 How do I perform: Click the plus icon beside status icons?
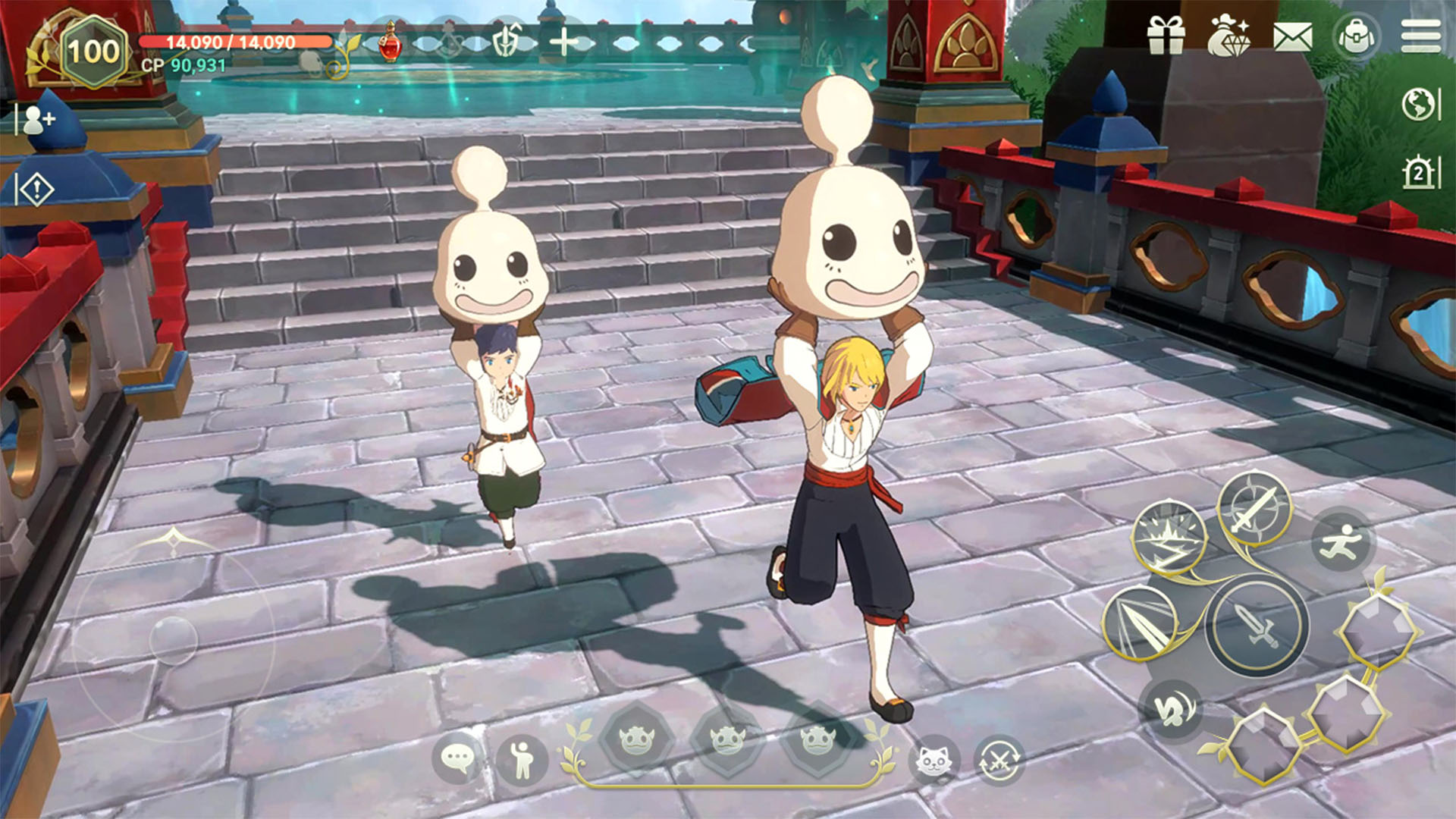coord(564,42)
